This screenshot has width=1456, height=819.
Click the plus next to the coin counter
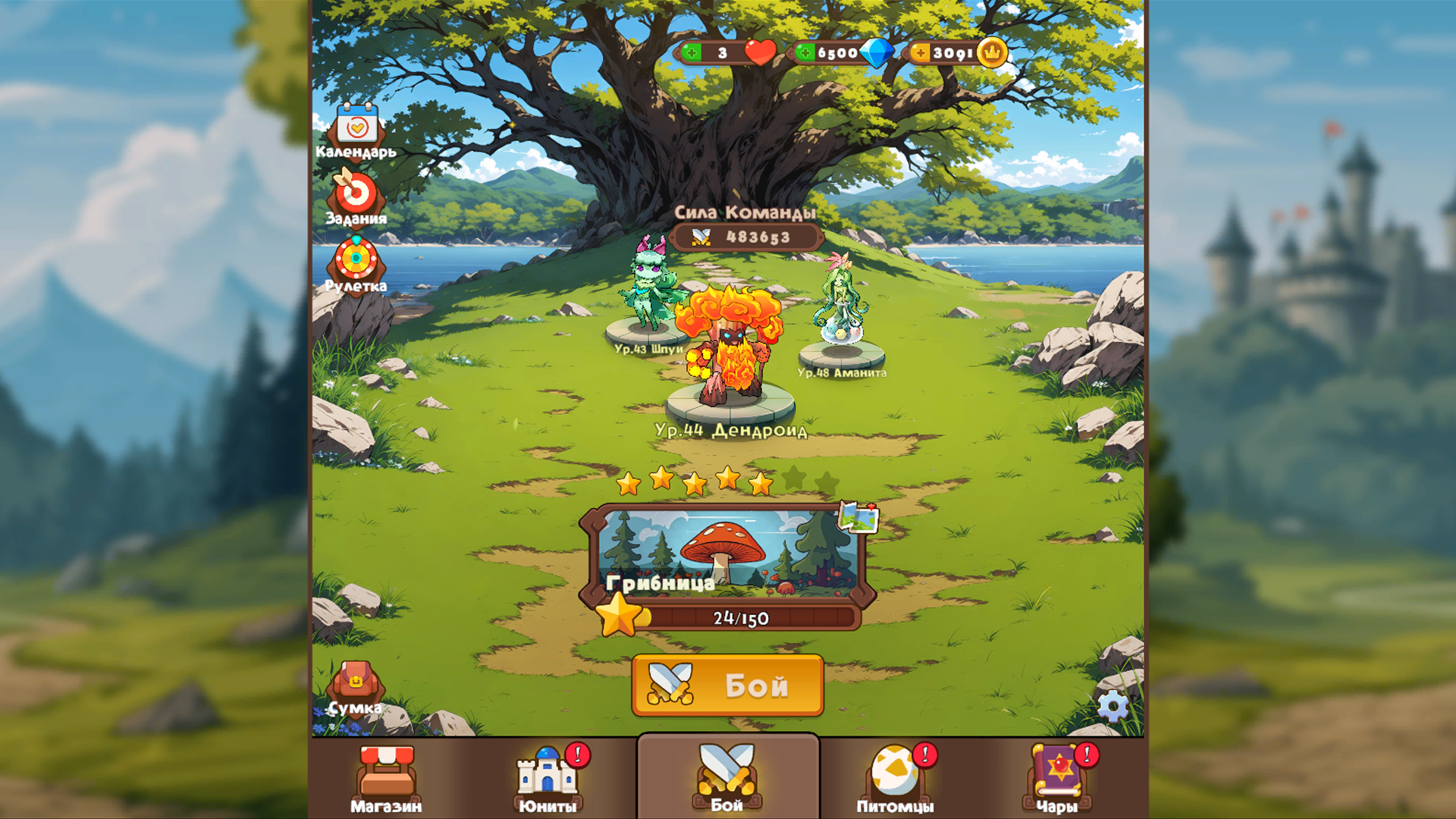pyautogui.click(x=920, y=54)
